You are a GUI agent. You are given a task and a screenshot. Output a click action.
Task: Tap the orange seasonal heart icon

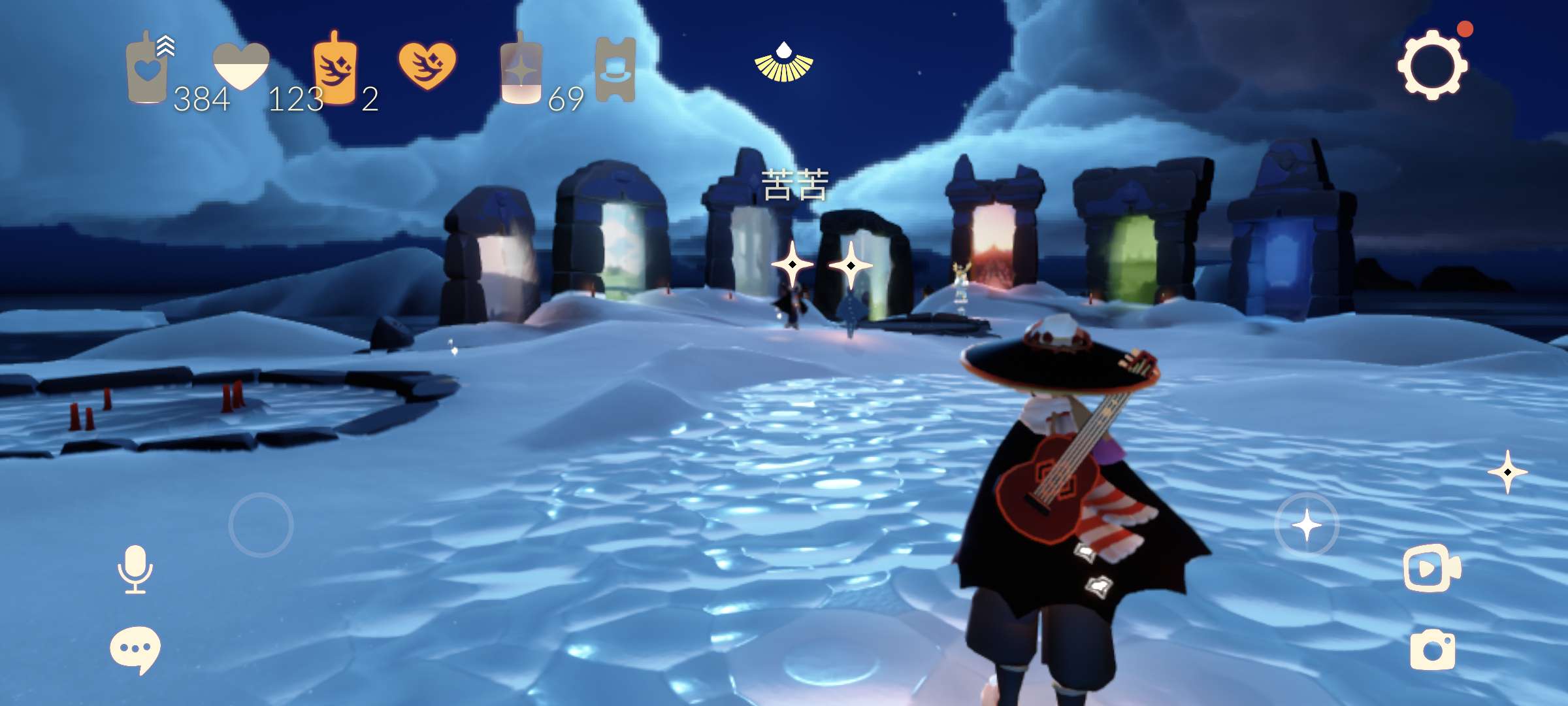pyautogui.click(x=427, y=65)
